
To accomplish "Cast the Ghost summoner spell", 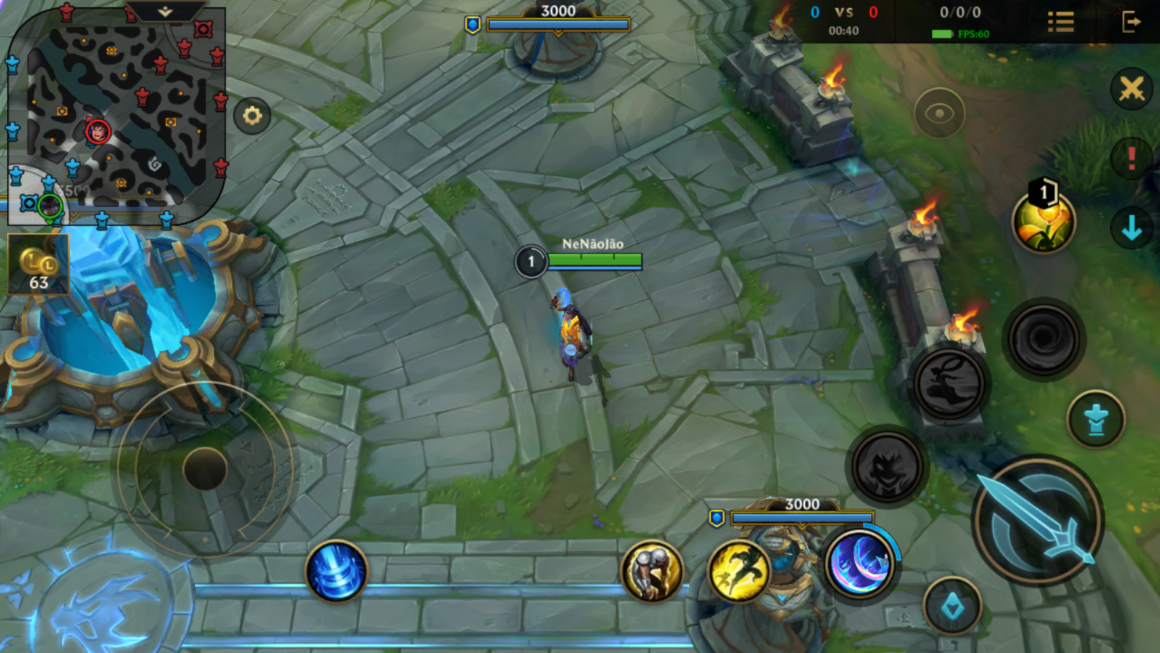I will (652, 571).
